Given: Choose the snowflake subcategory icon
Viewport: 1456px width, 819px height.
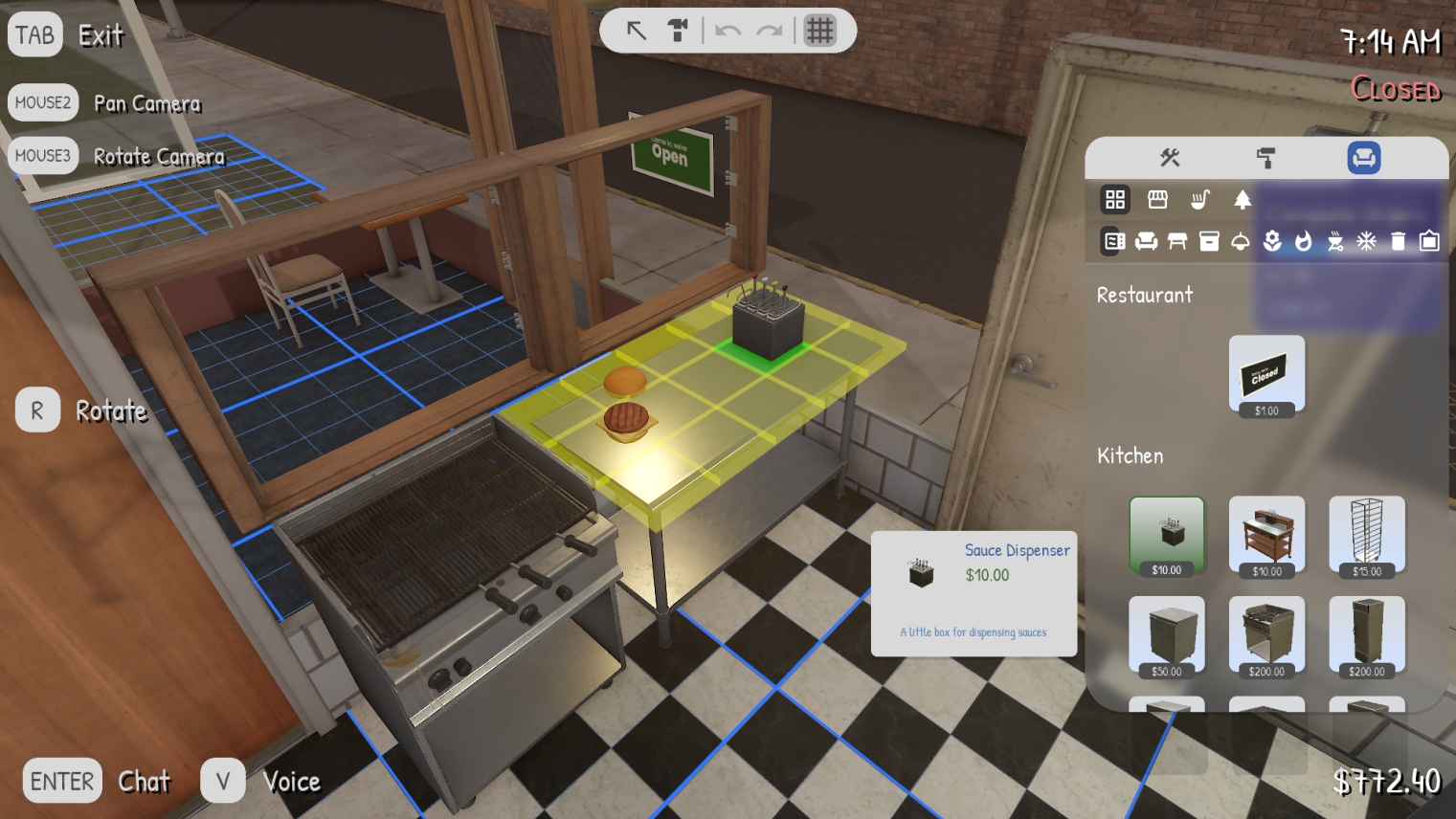Looking at the screenshot, I should pyautogui.click(x=1366, y=241).
